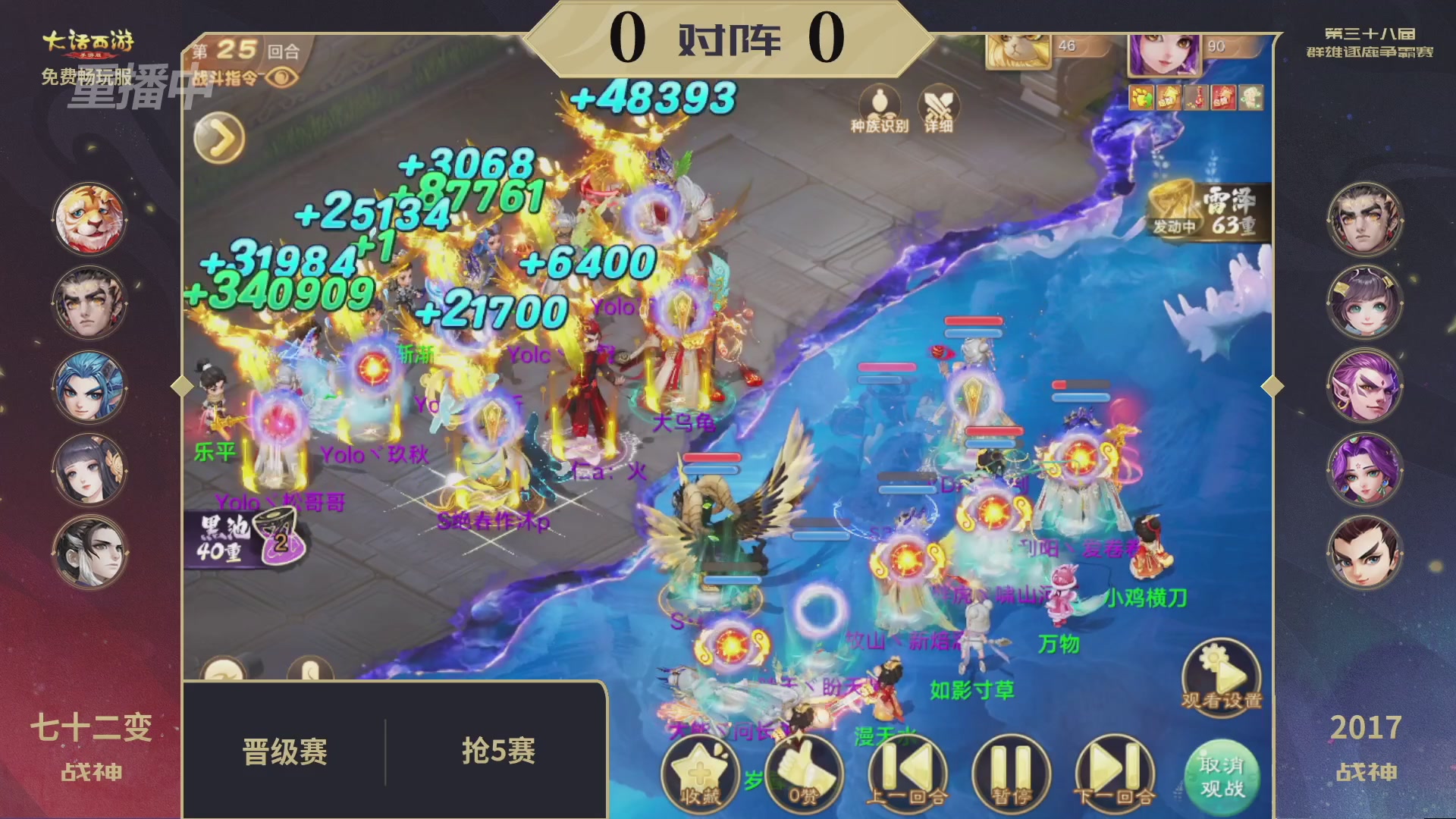Collapse left roster with diamond arrow
Image resolution: width=1456 pixels, height=819 pixels.
coord(180,386)
